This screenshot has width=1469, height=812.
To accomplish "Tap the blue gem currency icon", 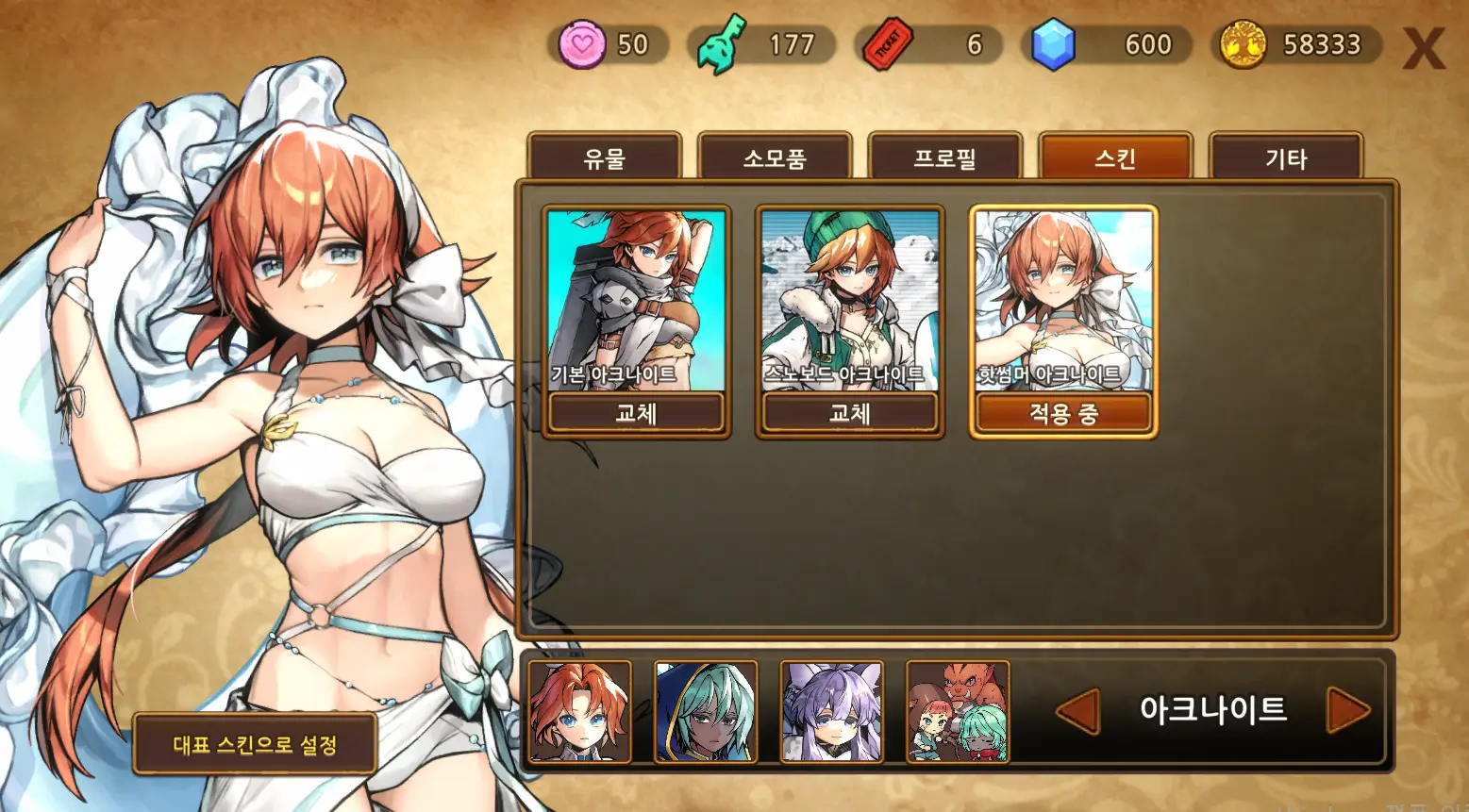I will tap(1053, 44).
